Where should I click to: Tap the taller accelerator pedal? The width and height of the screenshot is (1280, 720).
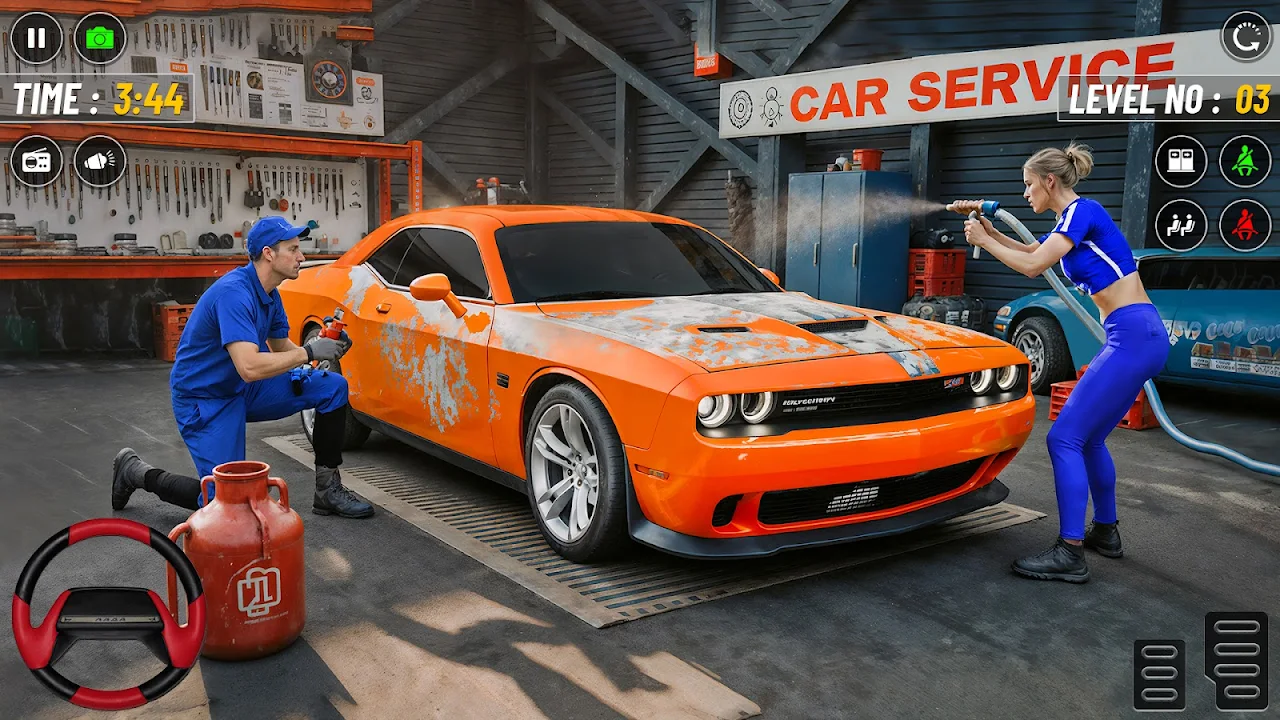point(1237,661)
